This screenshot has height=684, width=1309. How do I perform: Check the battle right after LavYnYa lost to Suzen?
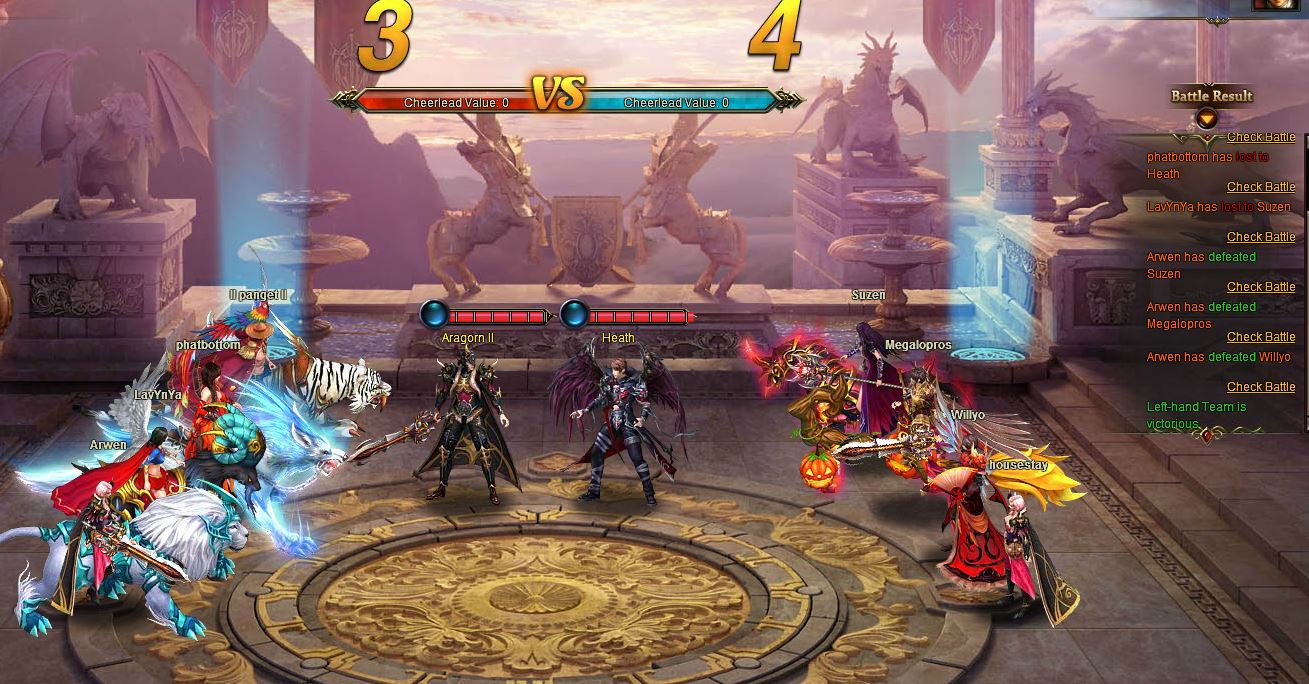(1260, 237)
